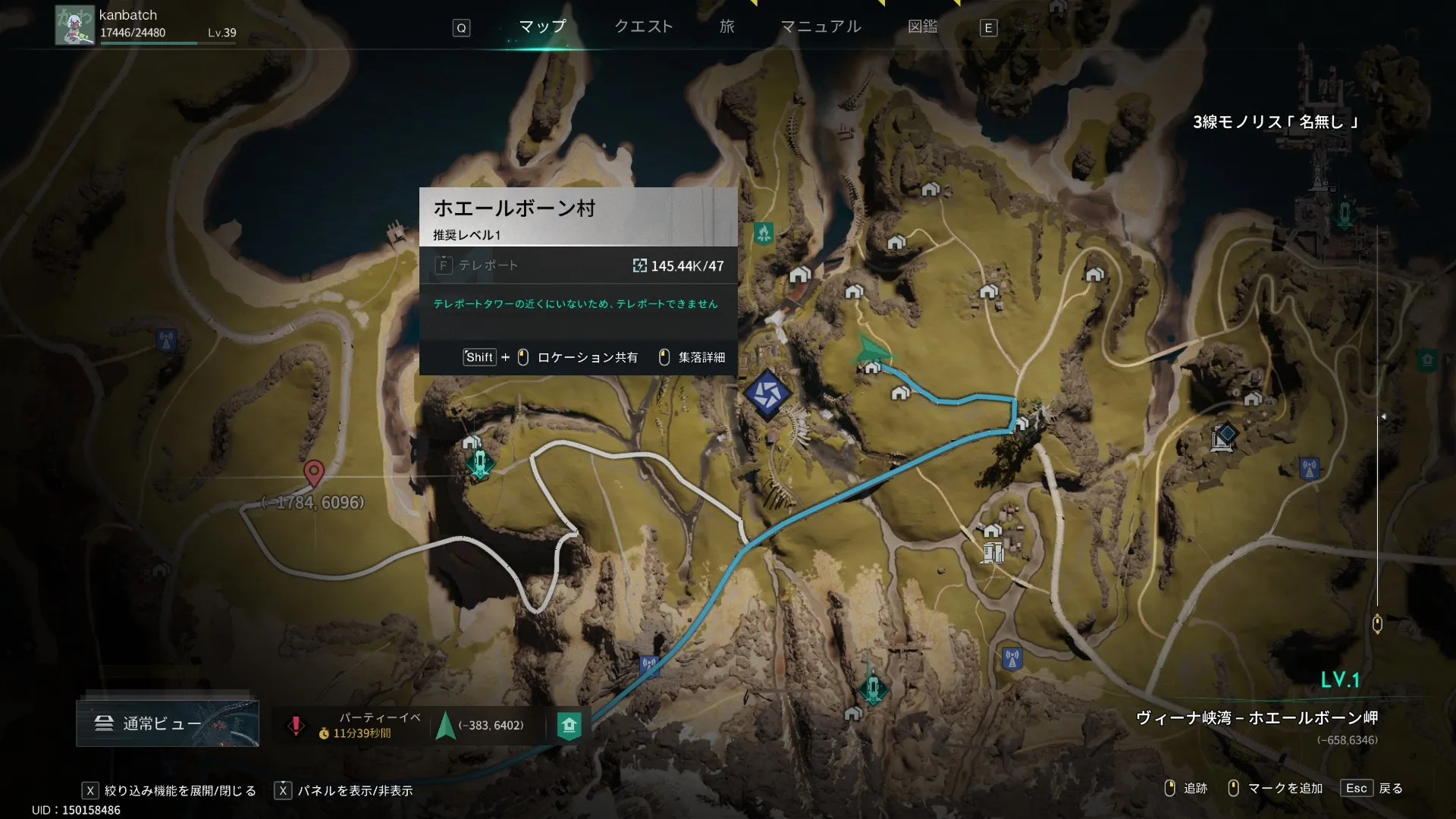Select the book-shaped marker in the southeast village
The height and width of the screenshot is (819, 1456).
click(x=993, y=553)
